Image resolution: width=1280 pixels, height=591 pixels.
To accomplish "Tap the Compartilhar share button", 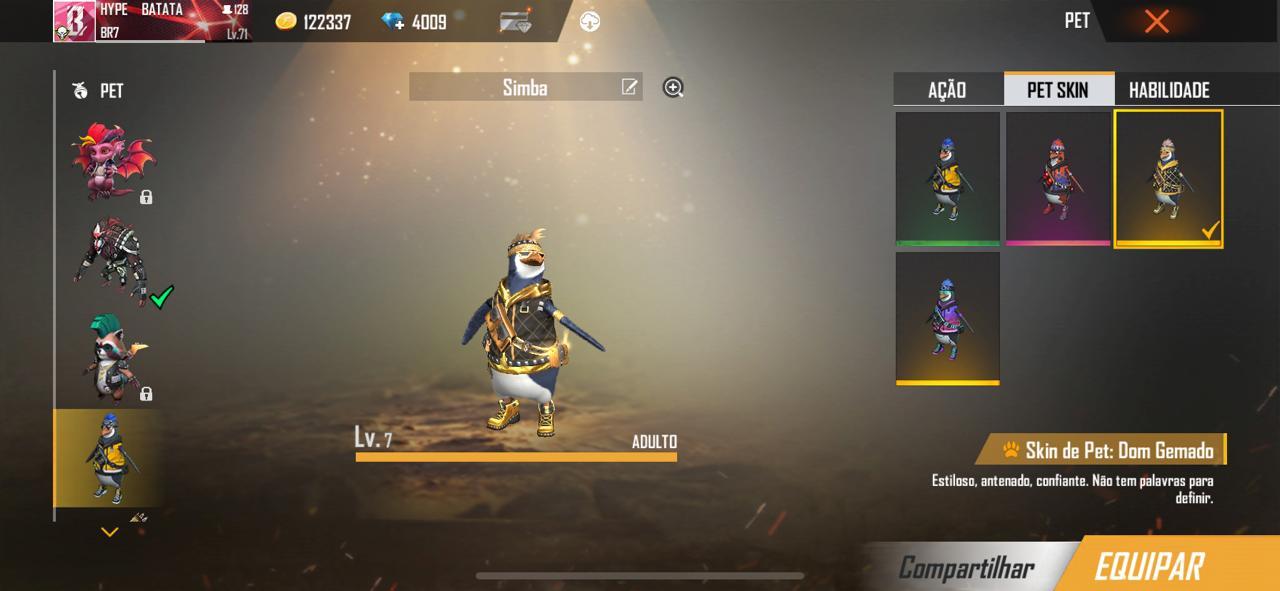I will coord(965,568).
